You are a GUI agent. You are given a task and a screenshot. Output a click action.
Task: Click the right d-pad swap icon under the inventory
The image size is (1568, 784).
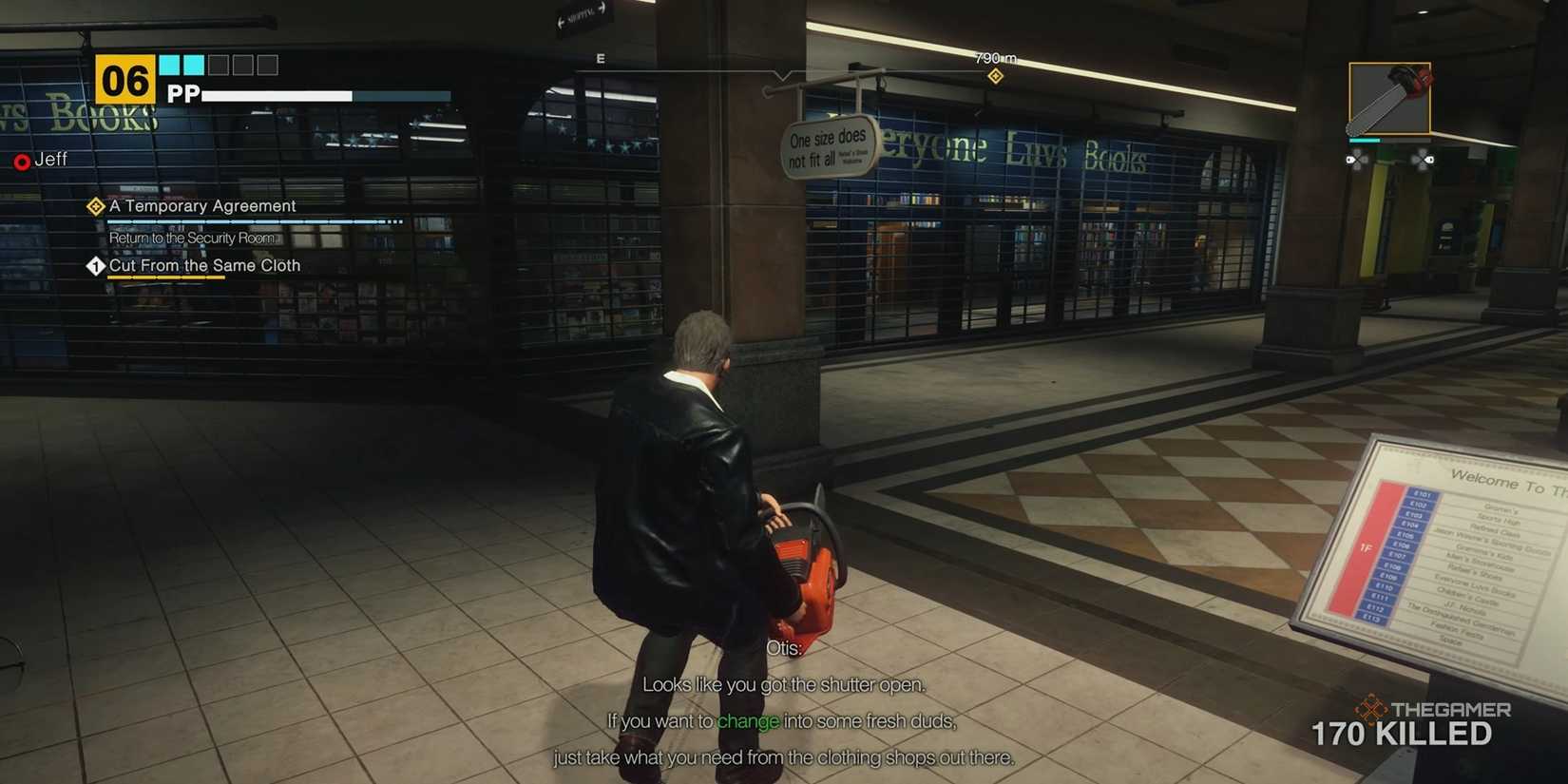click(x=1423, y=160)
